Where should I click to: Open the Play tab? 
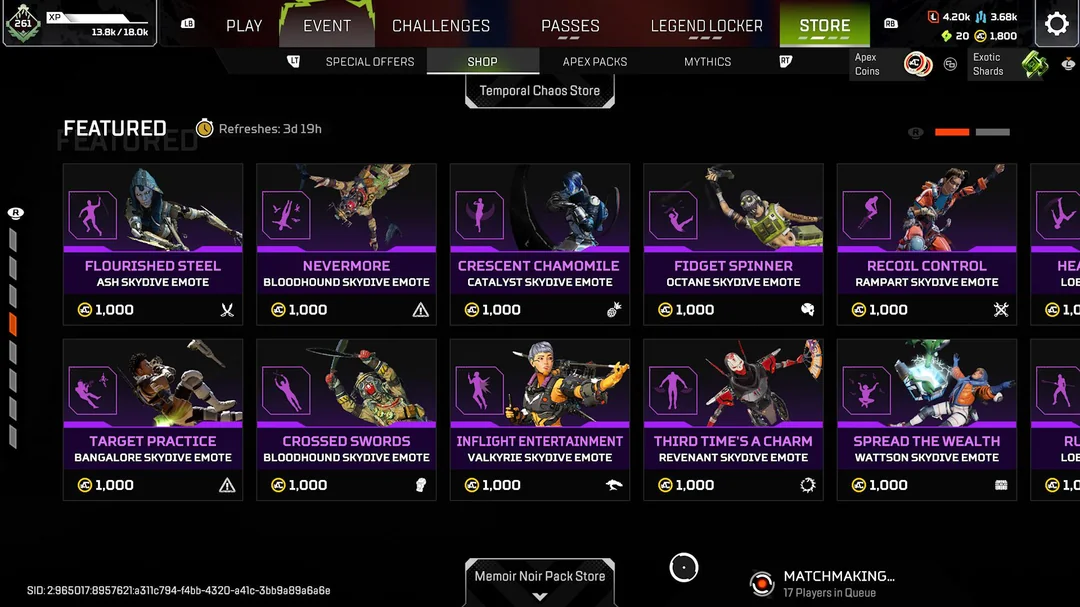[x=243, y=25]
